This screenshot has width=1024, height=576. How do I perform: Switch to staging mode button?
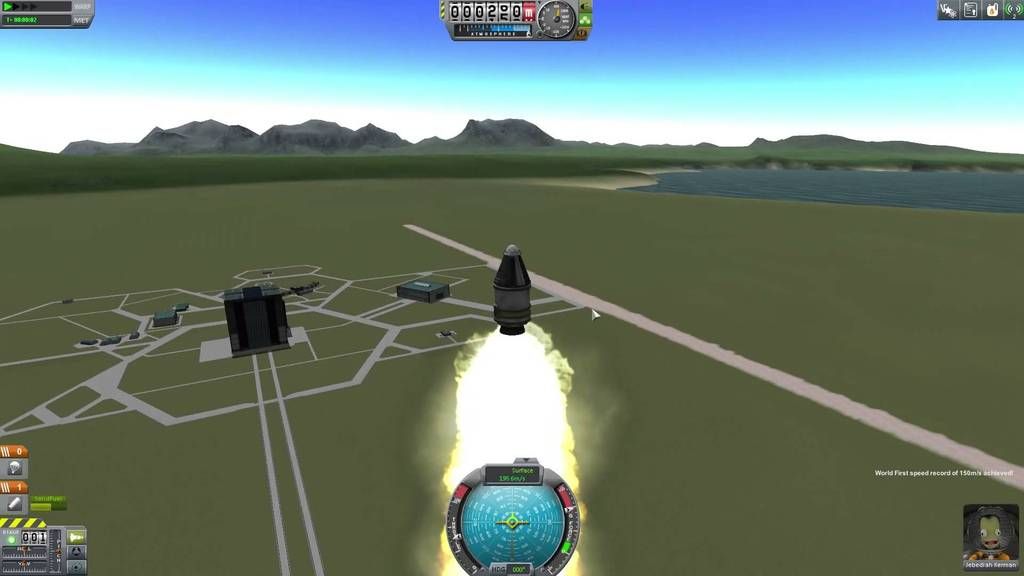(x=76, y=537)
